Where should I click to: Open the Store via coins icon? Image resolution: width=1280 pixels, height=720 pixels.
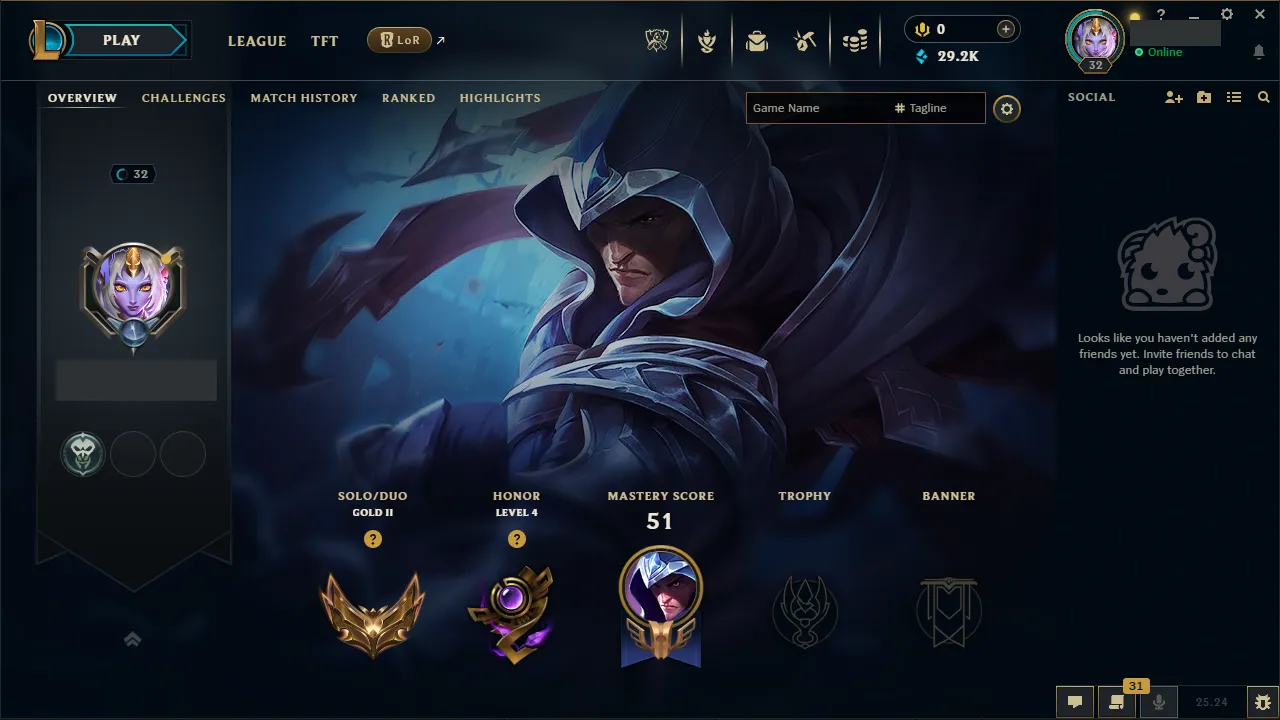pos(855,40)
